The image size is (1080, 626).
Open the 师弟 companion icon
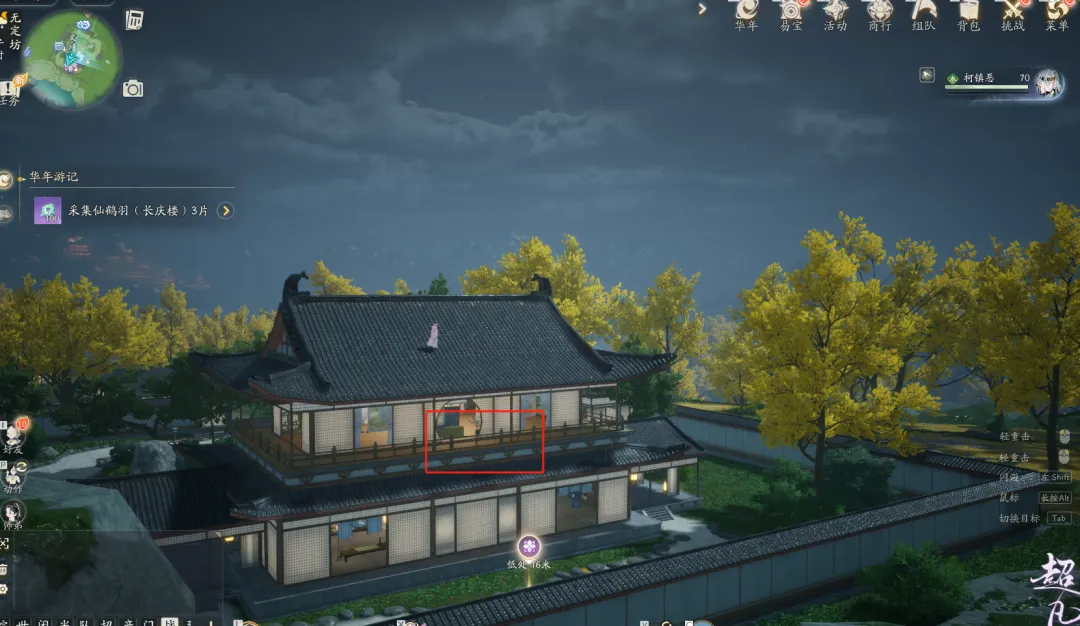pos(13,512)
